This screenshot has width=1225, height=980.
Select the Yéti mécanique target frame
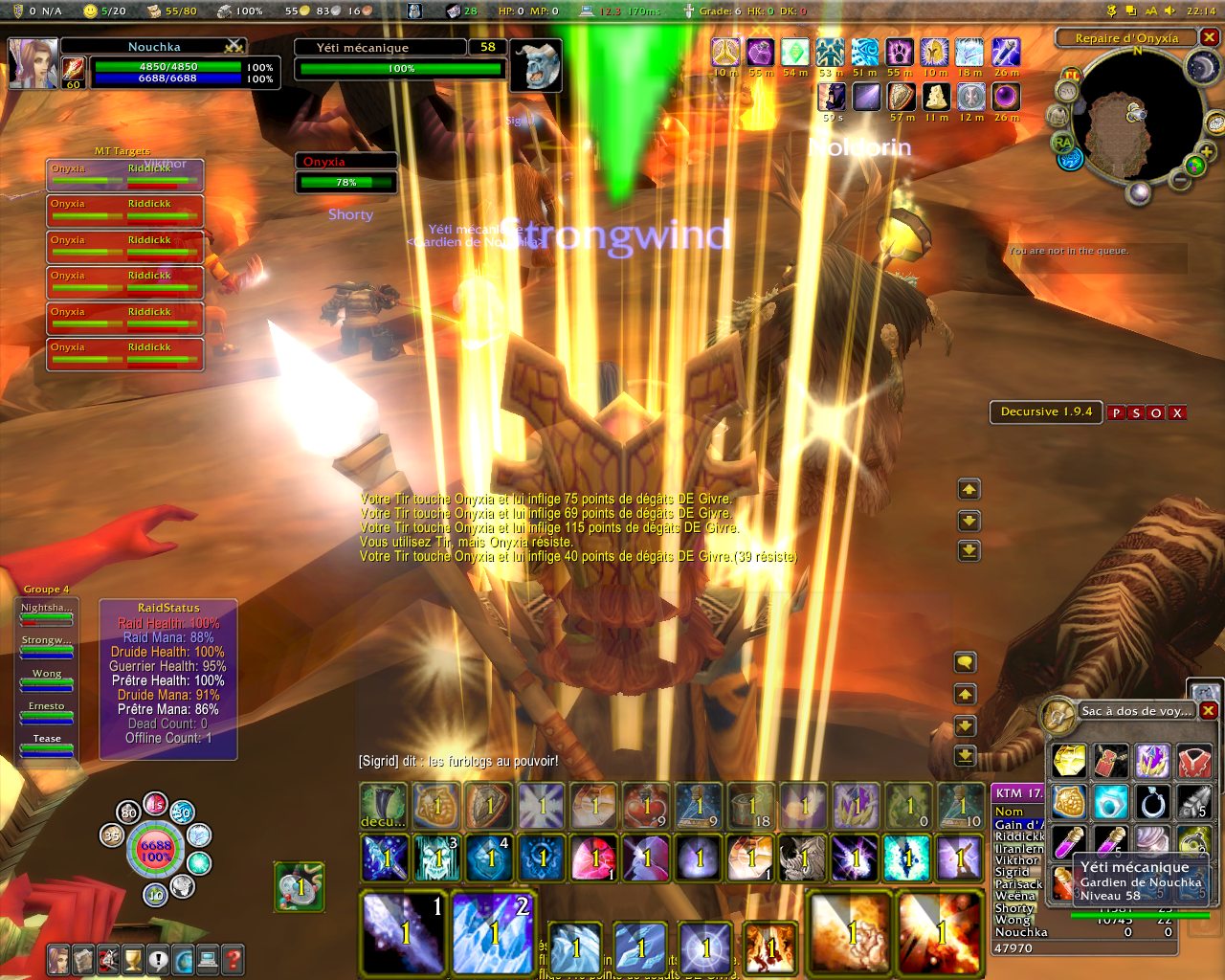pyautogui.click(x=400, y=58)
